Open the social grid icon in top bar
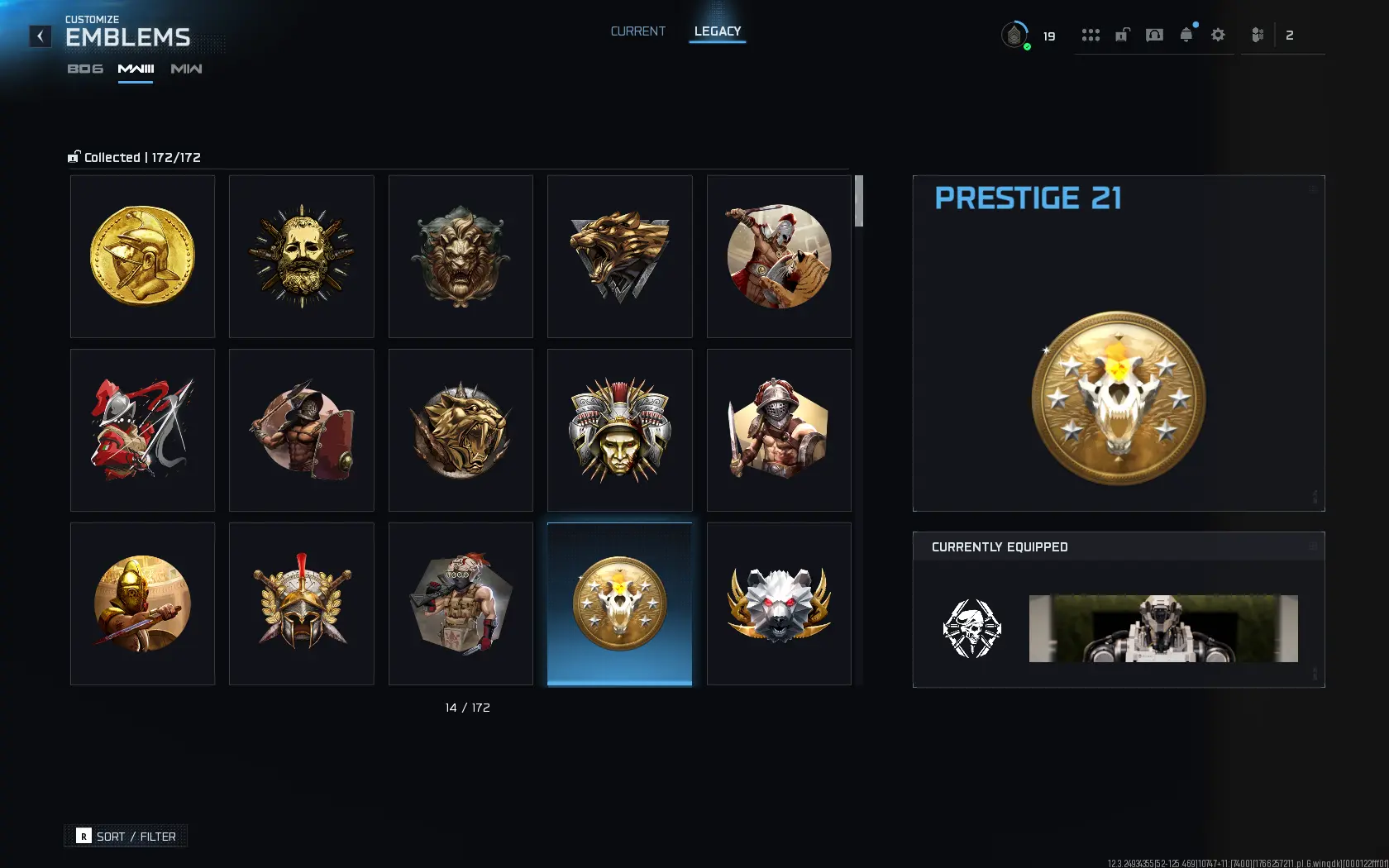 click(1091, 35)
